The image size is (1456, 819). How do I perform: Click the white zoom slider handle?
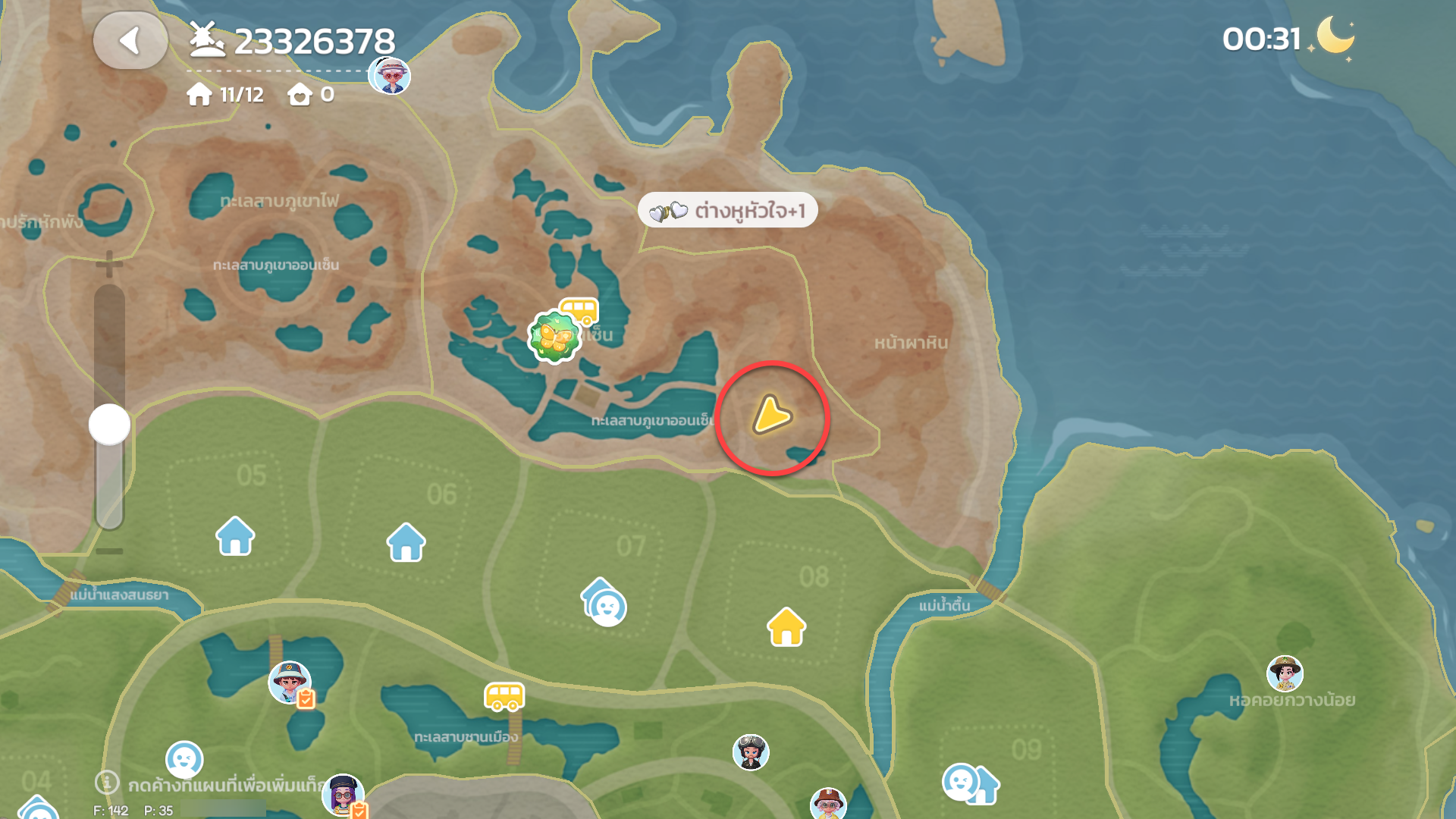point(110,425)
